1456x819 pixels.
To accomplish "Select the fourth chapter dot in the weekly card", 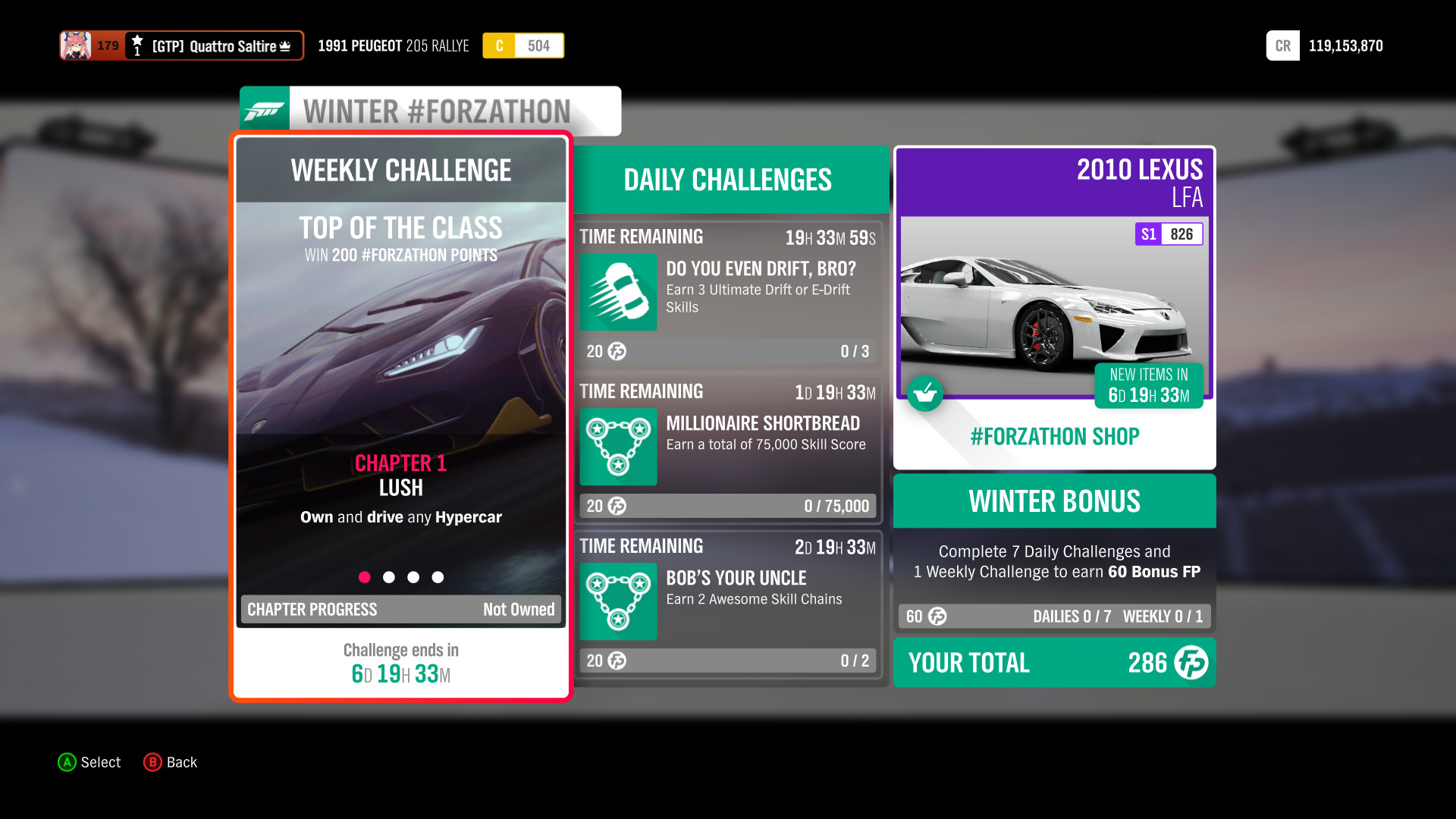I will (438, 577).
